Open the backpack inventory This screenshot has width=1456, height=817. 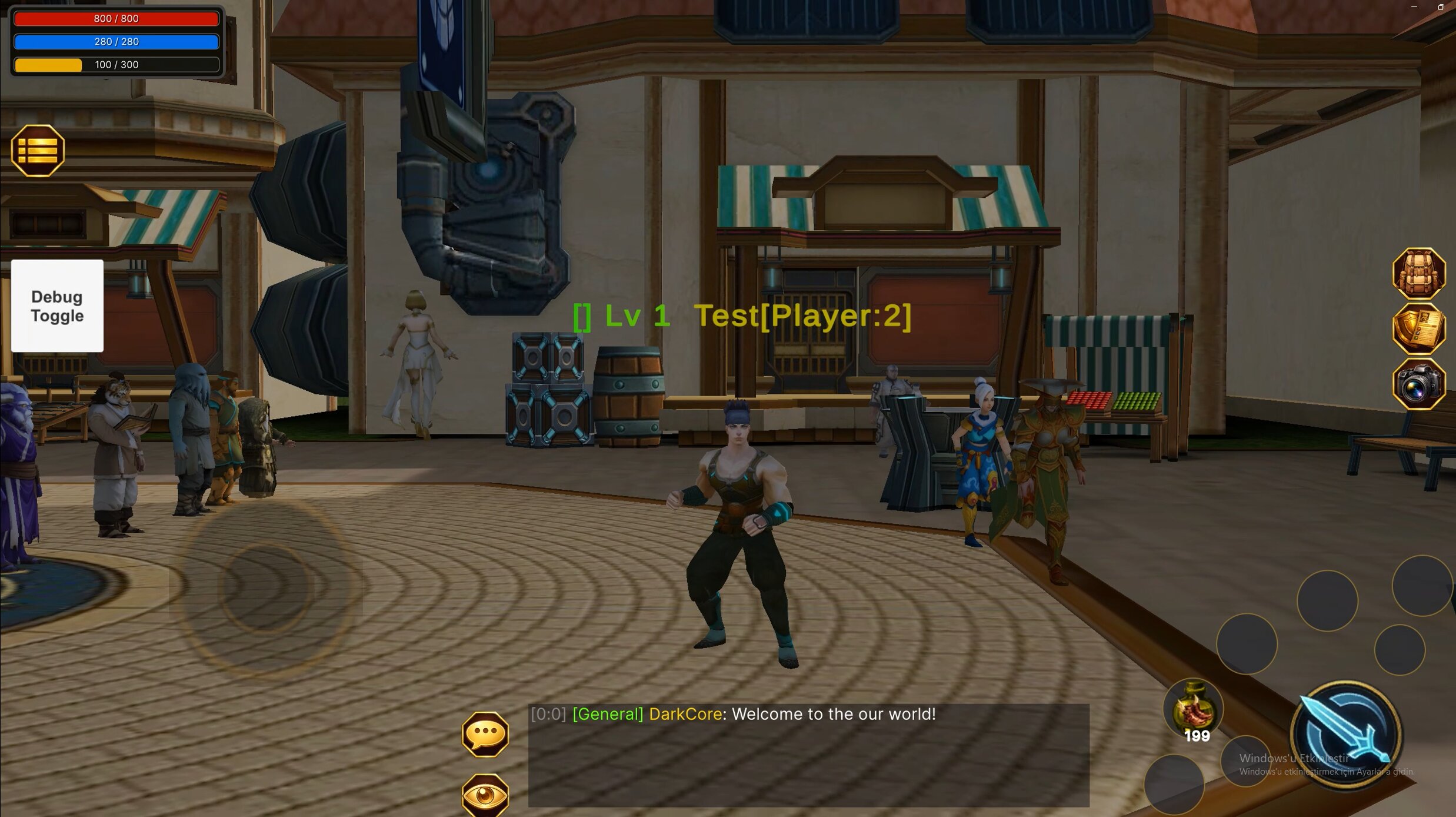click(x=1418, y=274)
